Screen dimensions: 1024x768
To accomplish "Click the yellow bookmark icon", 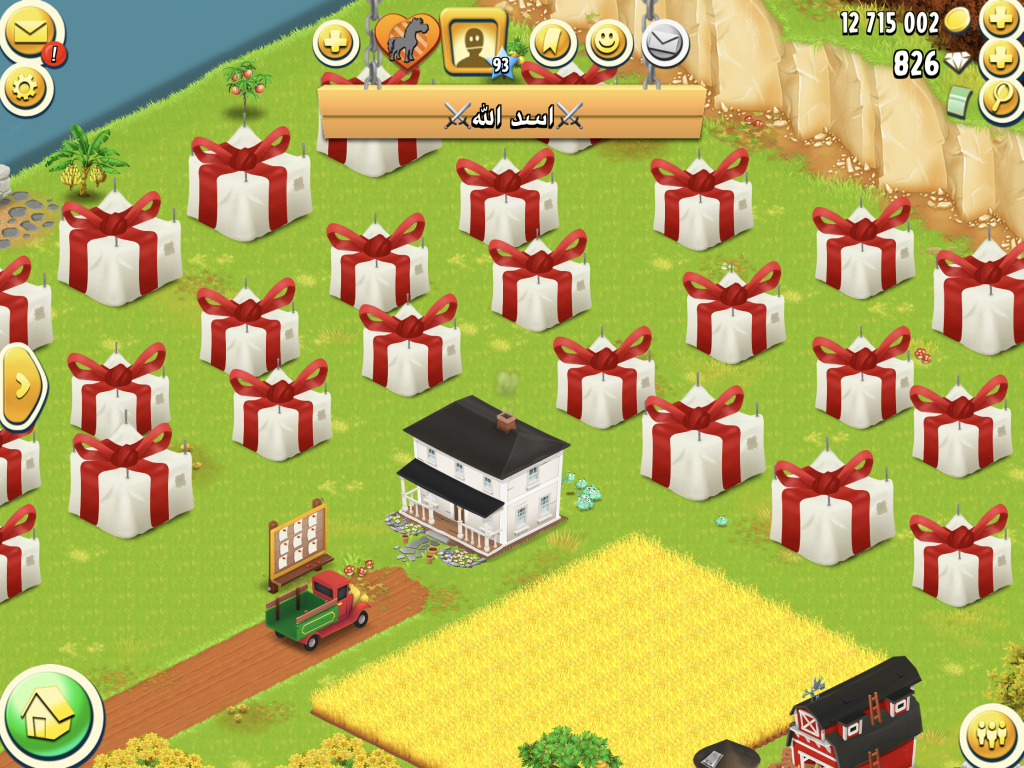I will click(553, 42).
